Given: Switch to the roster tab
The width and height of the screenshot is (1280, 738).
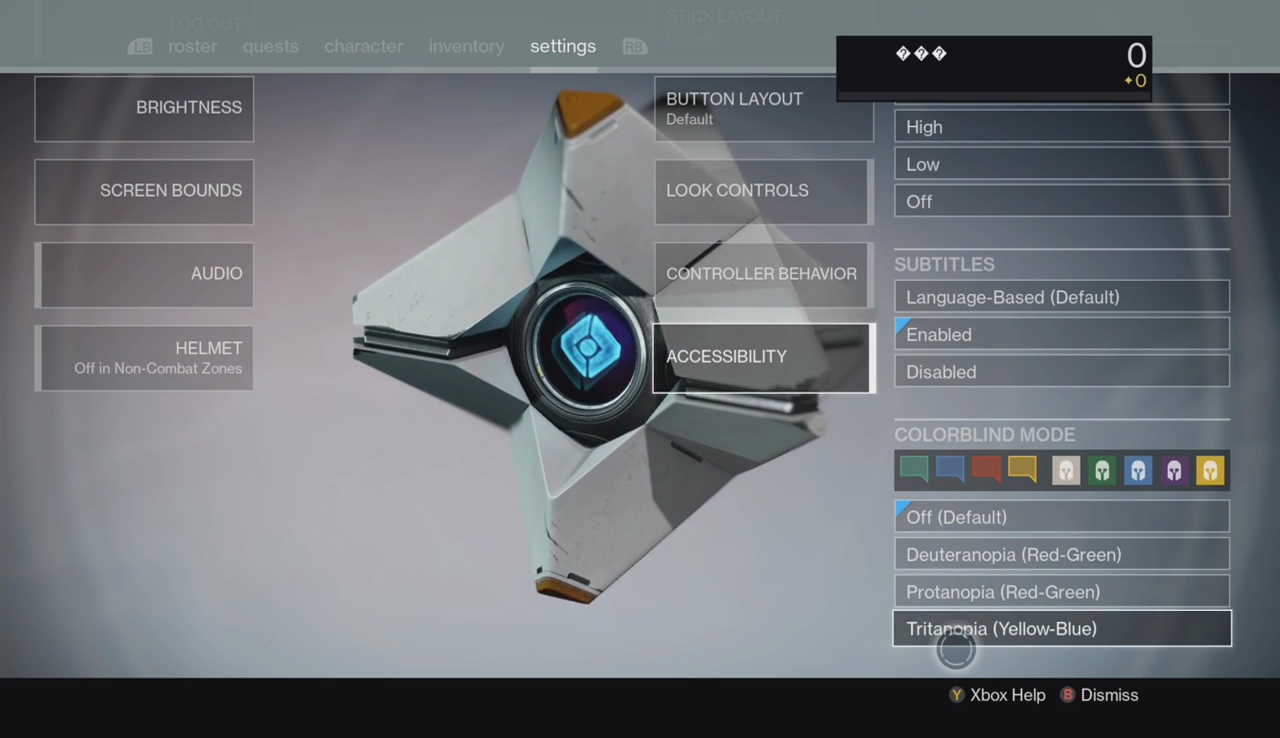Looking at the screenshot, I should (192, 46).
